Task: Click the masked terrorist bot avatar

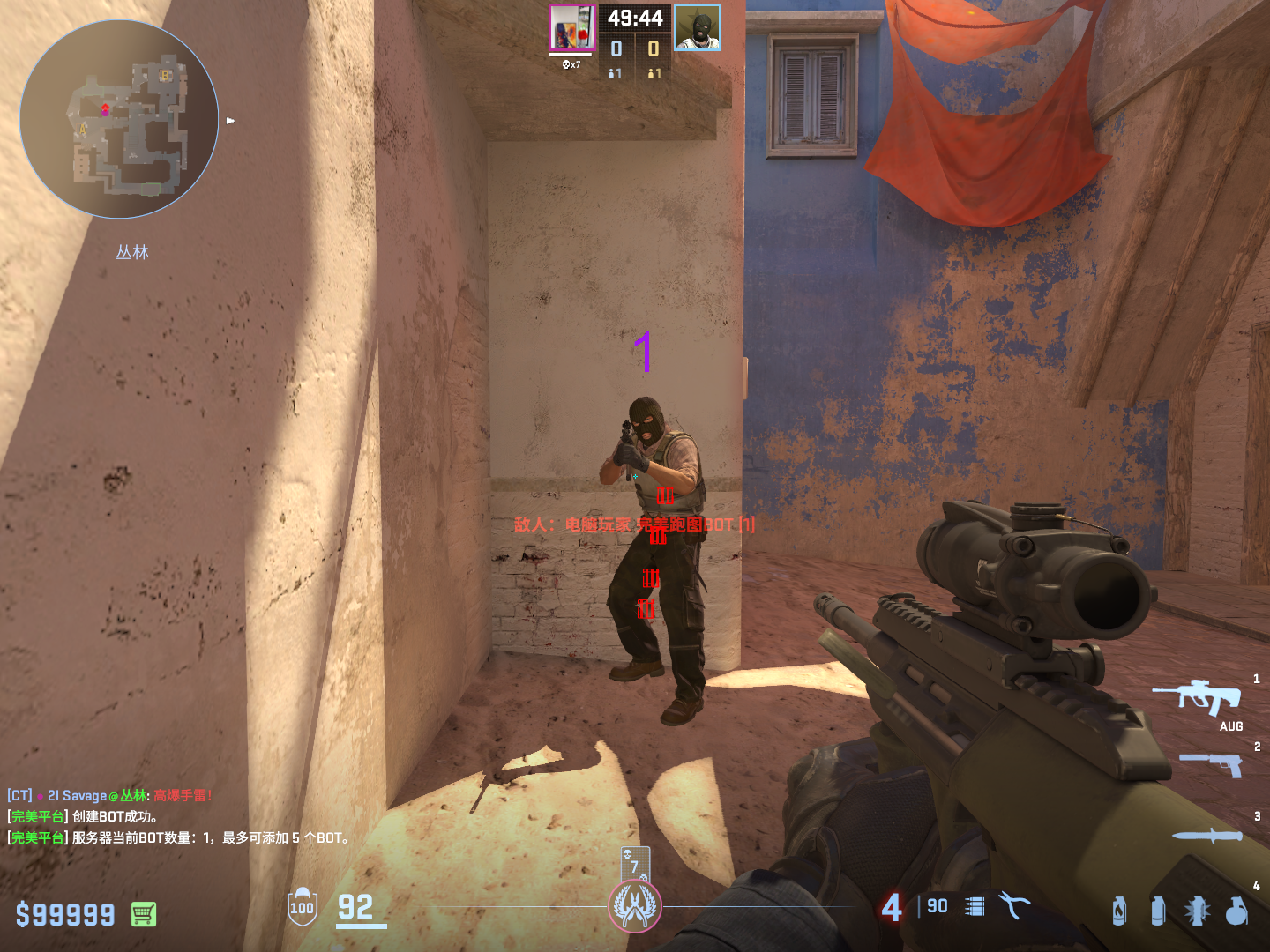Action: [698, 27]
